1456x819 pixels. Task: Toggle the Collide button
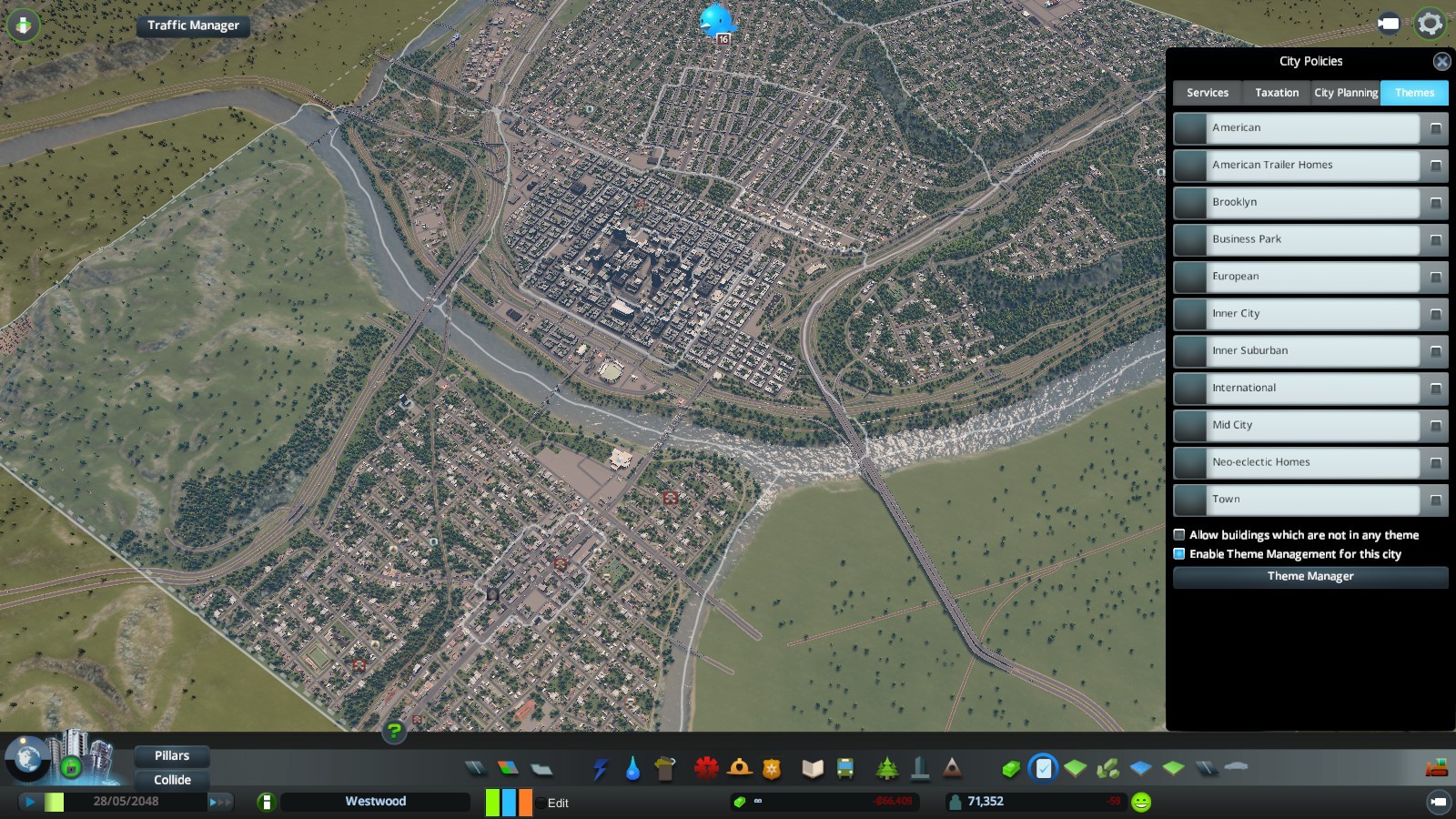172,780
